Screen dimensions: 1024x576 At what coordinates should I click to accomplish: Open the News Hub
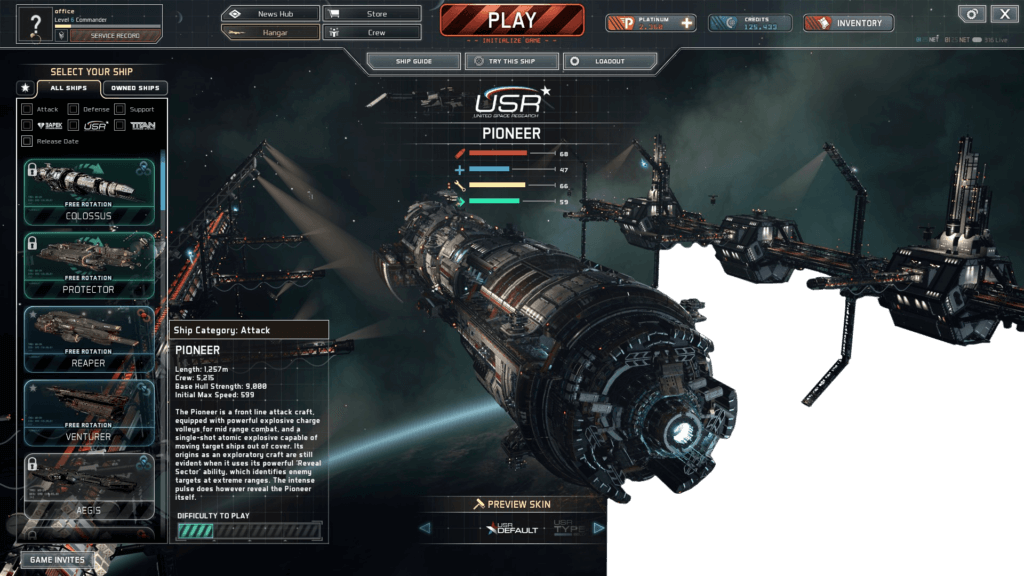click(271, 14)
